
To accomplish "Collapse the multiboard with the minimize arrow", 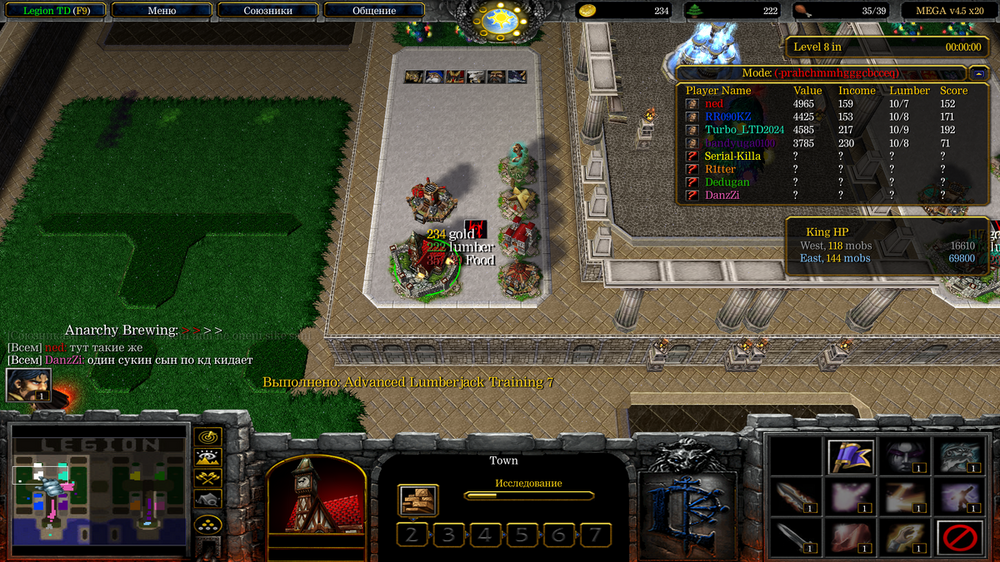I will coord(978,73).
